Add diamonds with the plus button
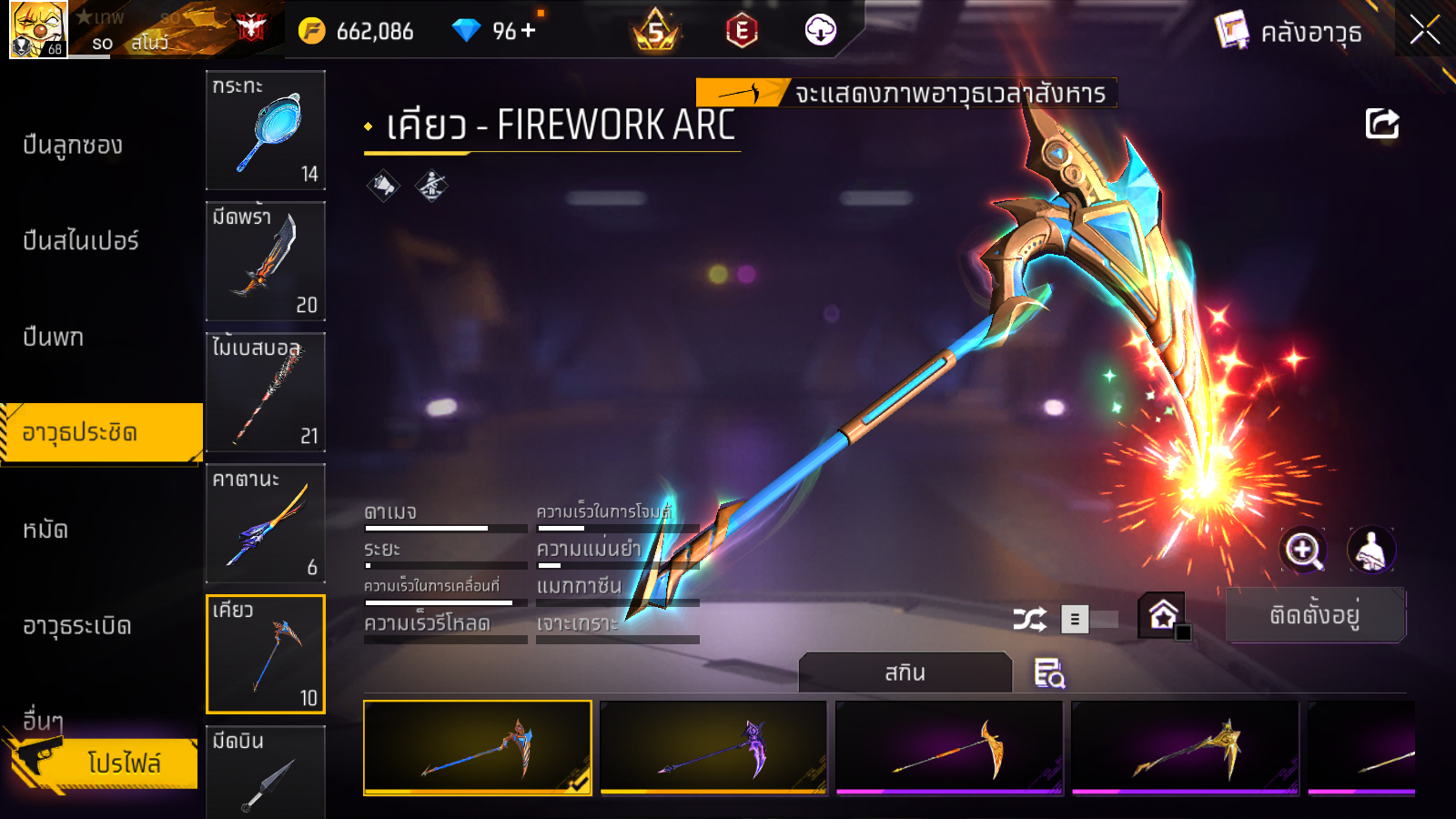Screen dimensions: 1456x819 point(529,31)
